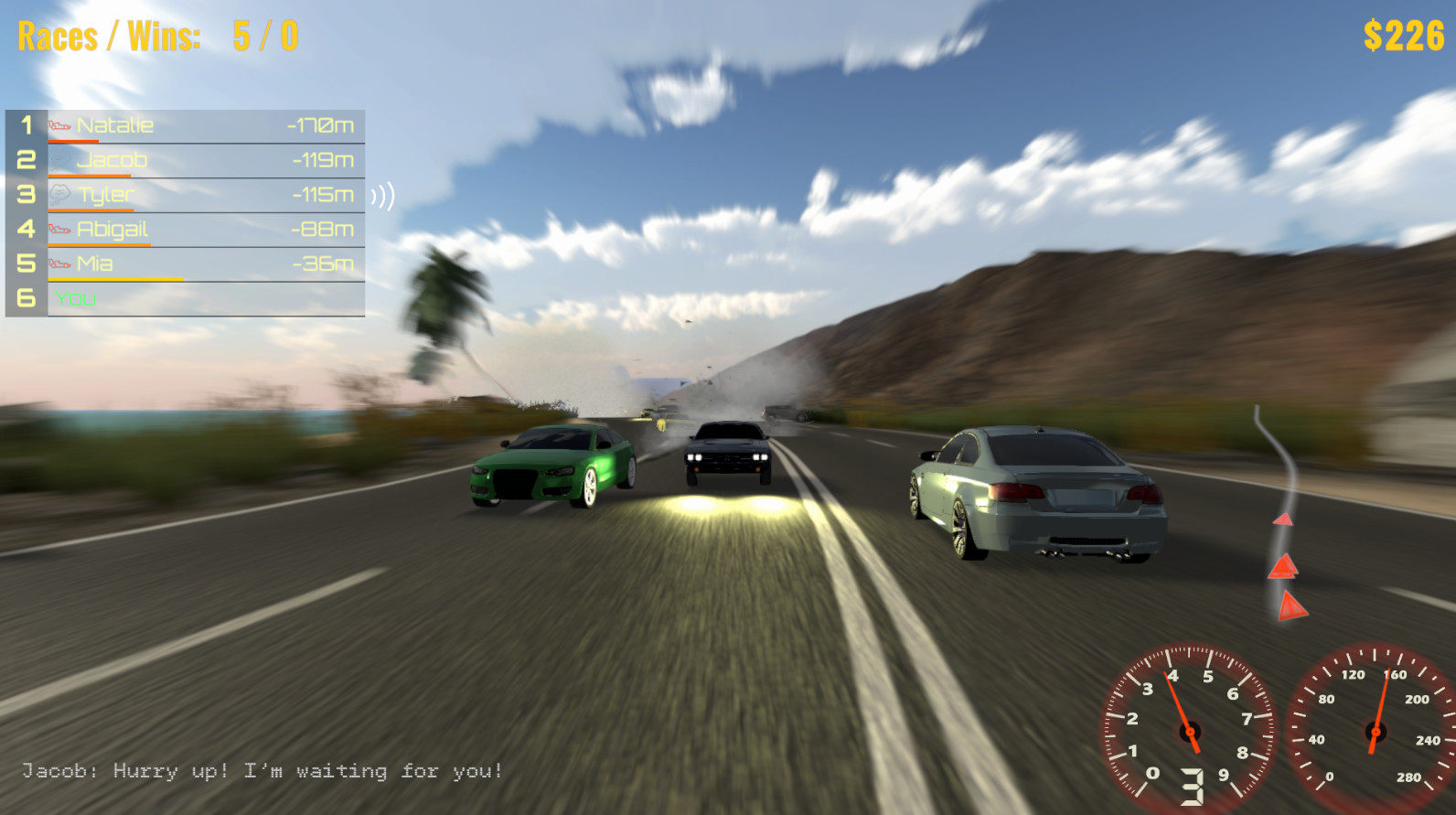The width and height of the screenshot is (1456, 815).
Task: Select Mia's race car icon
Action: click(x=58, y=263)
